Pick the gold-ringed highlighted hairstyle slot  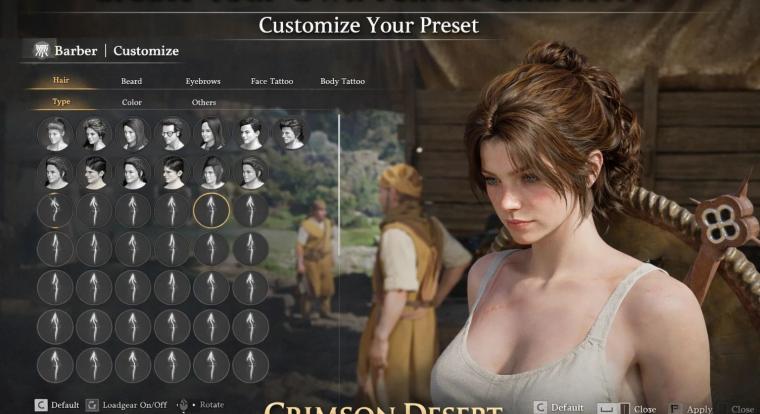(211, 209)
